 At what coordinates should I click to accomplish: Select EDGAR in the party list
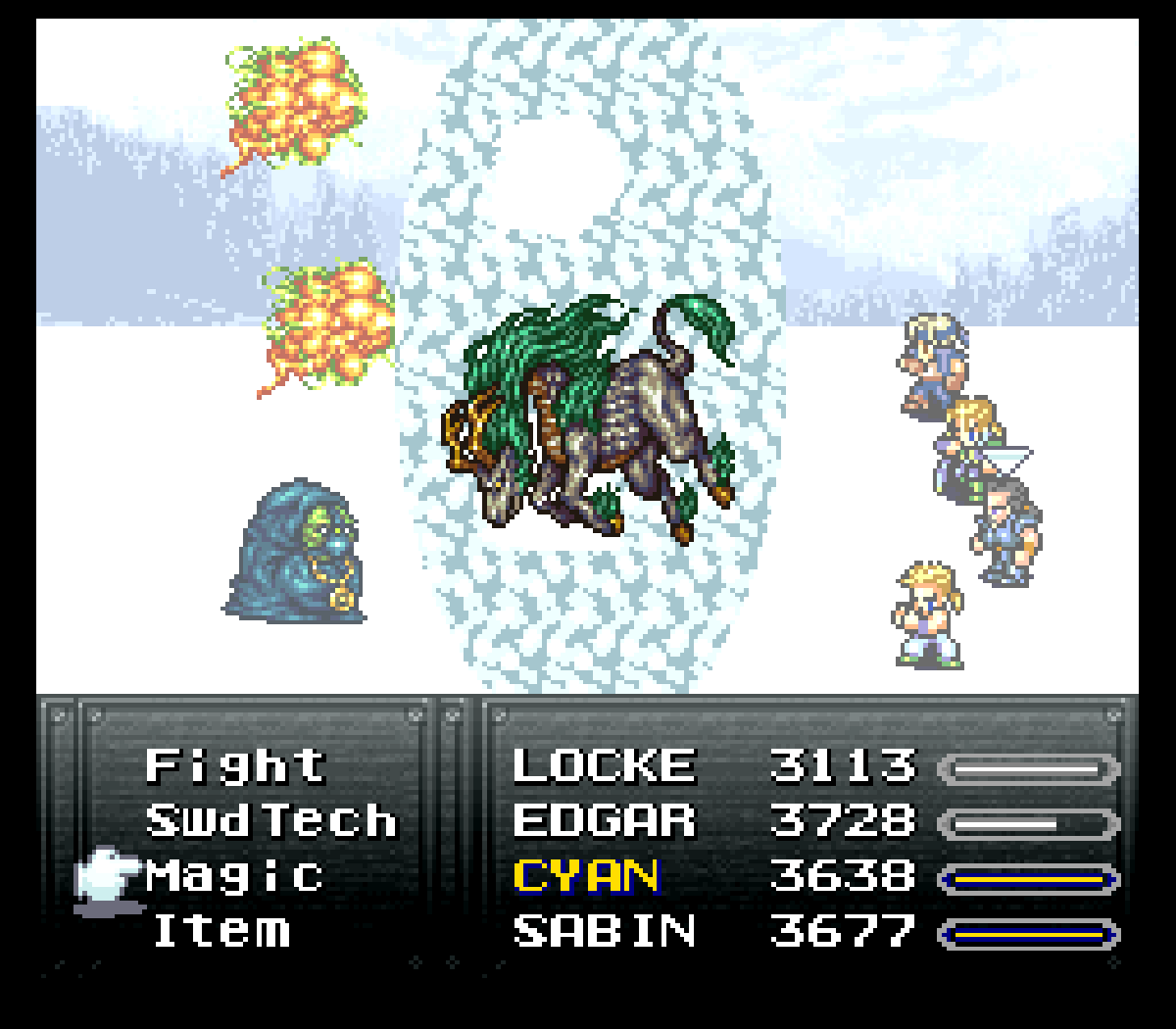[604, 821]
